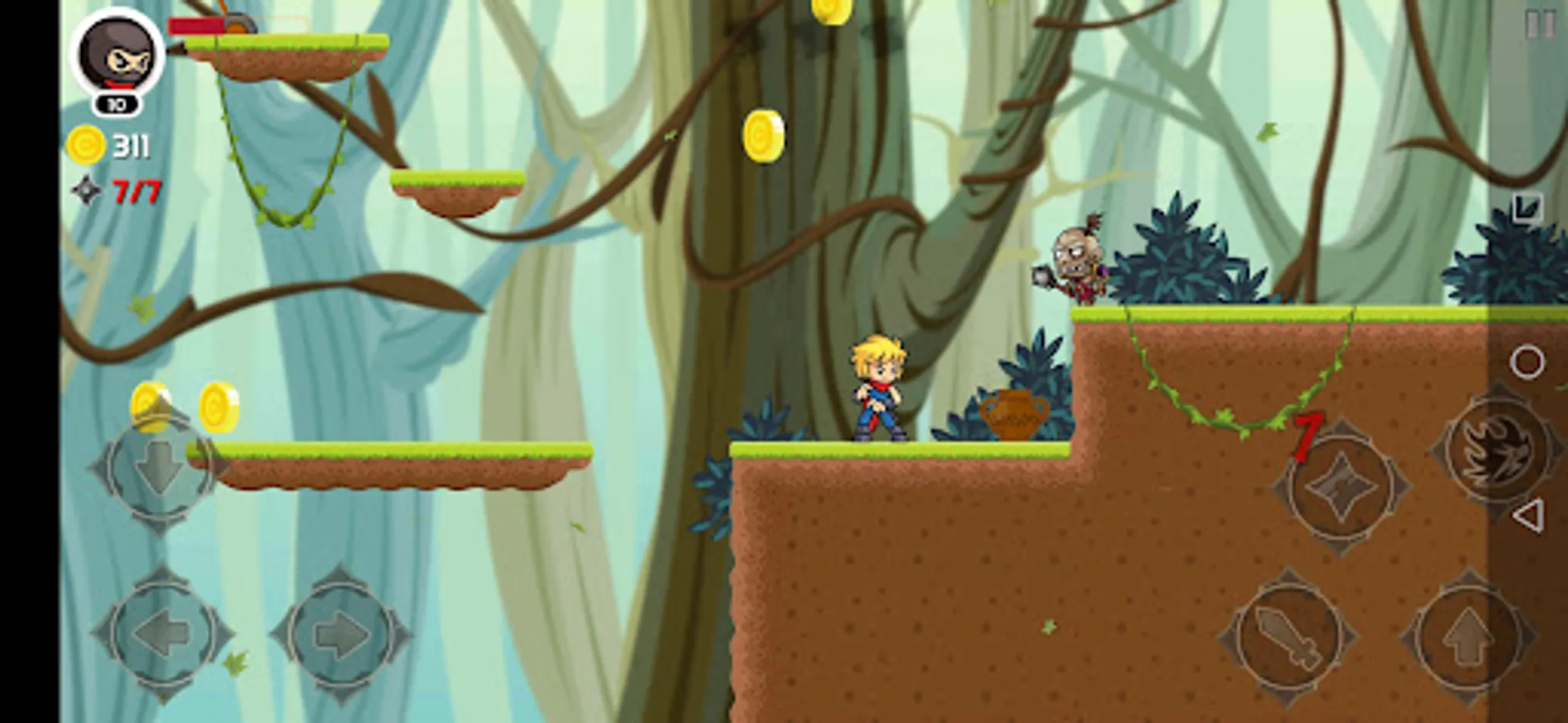Tap the shuriken counter showing 7/7

click(x=135, y=190)
